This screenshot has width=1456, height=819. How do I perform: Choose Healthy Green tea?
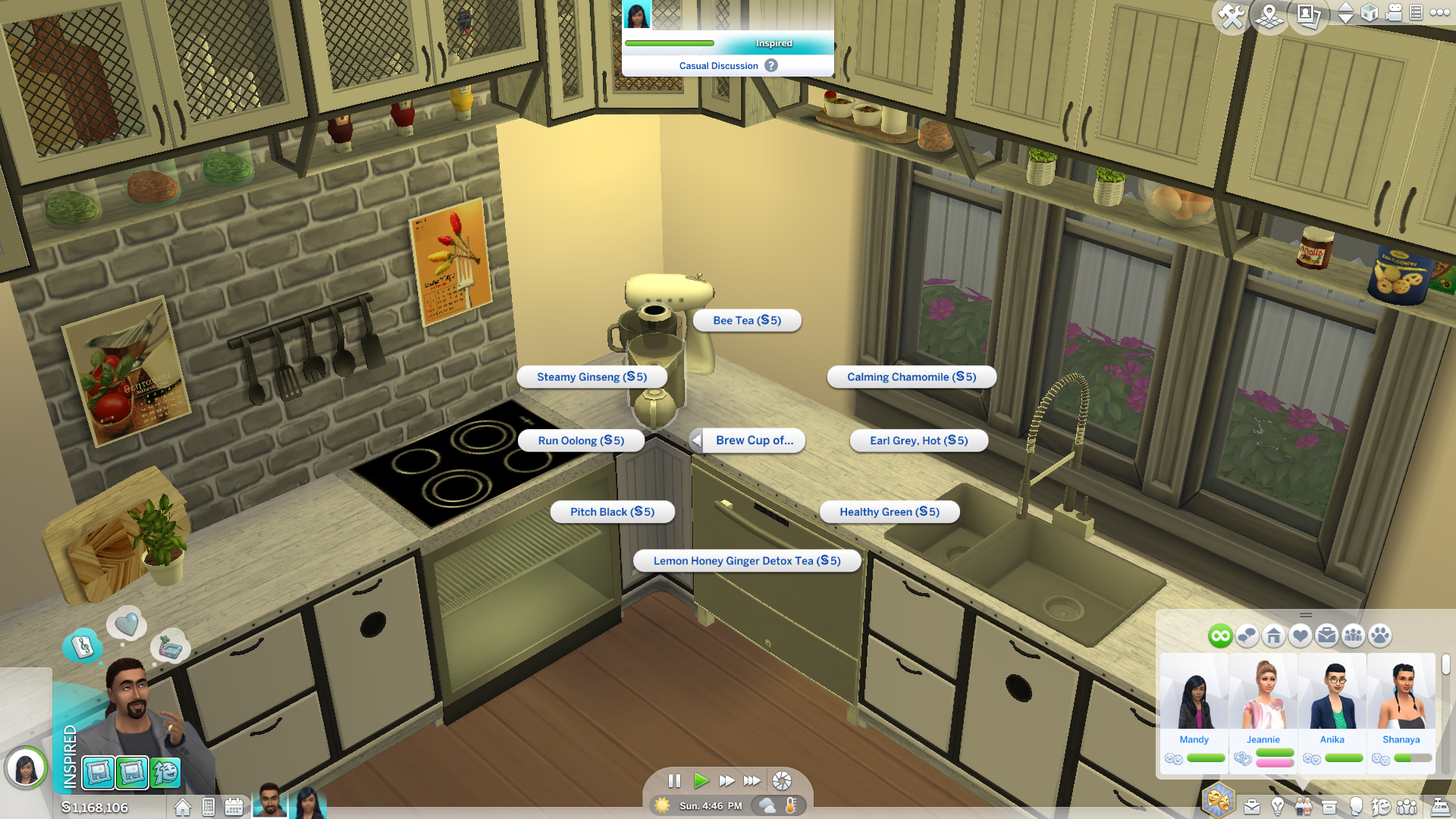tap(889, 512)
